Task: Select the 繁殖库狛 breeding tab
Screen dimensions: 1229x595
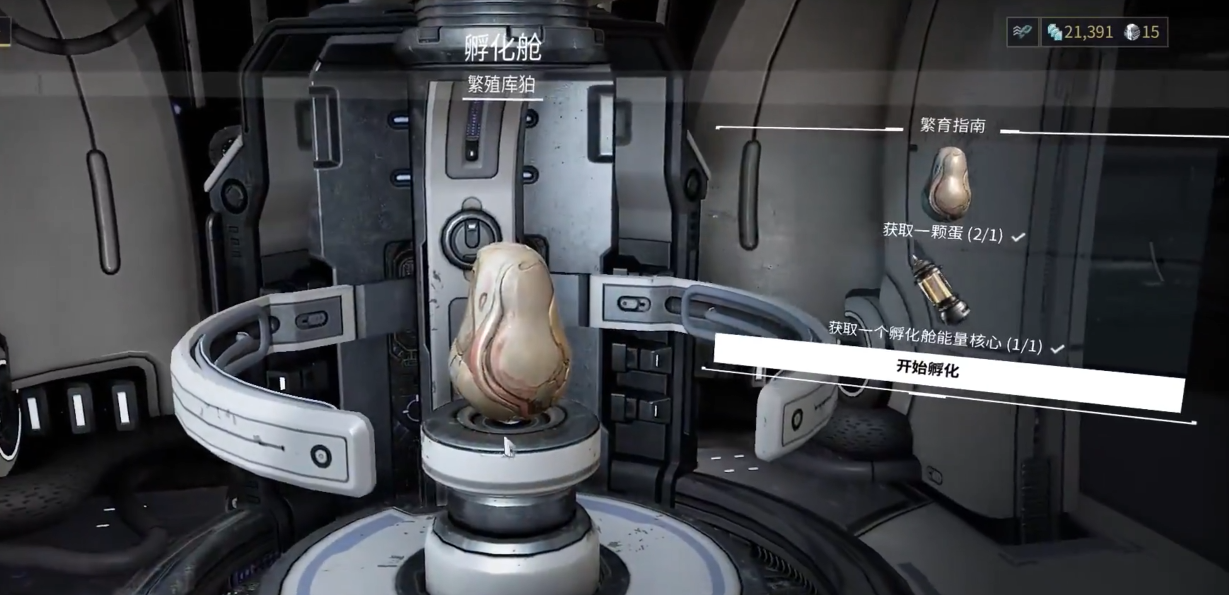Action: coord(504,84)
